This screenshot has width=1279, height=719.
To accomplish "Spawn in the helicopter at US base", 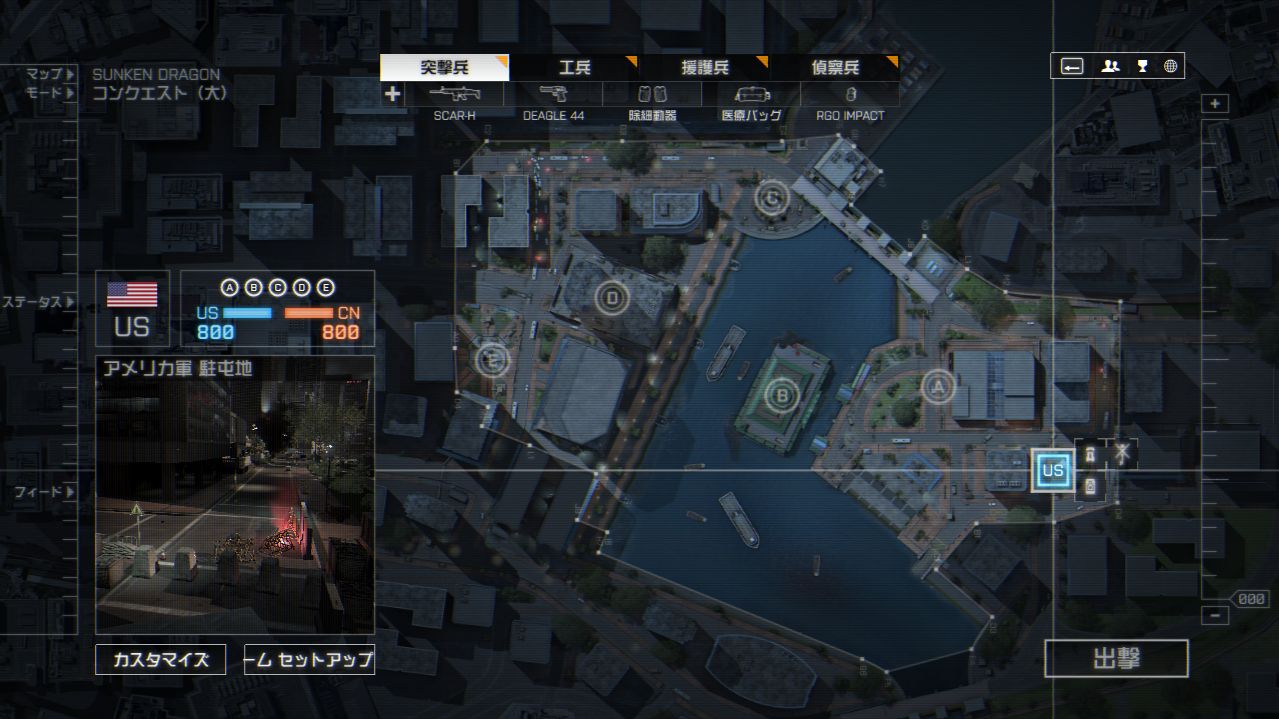I will click(x=1123, y=454).
